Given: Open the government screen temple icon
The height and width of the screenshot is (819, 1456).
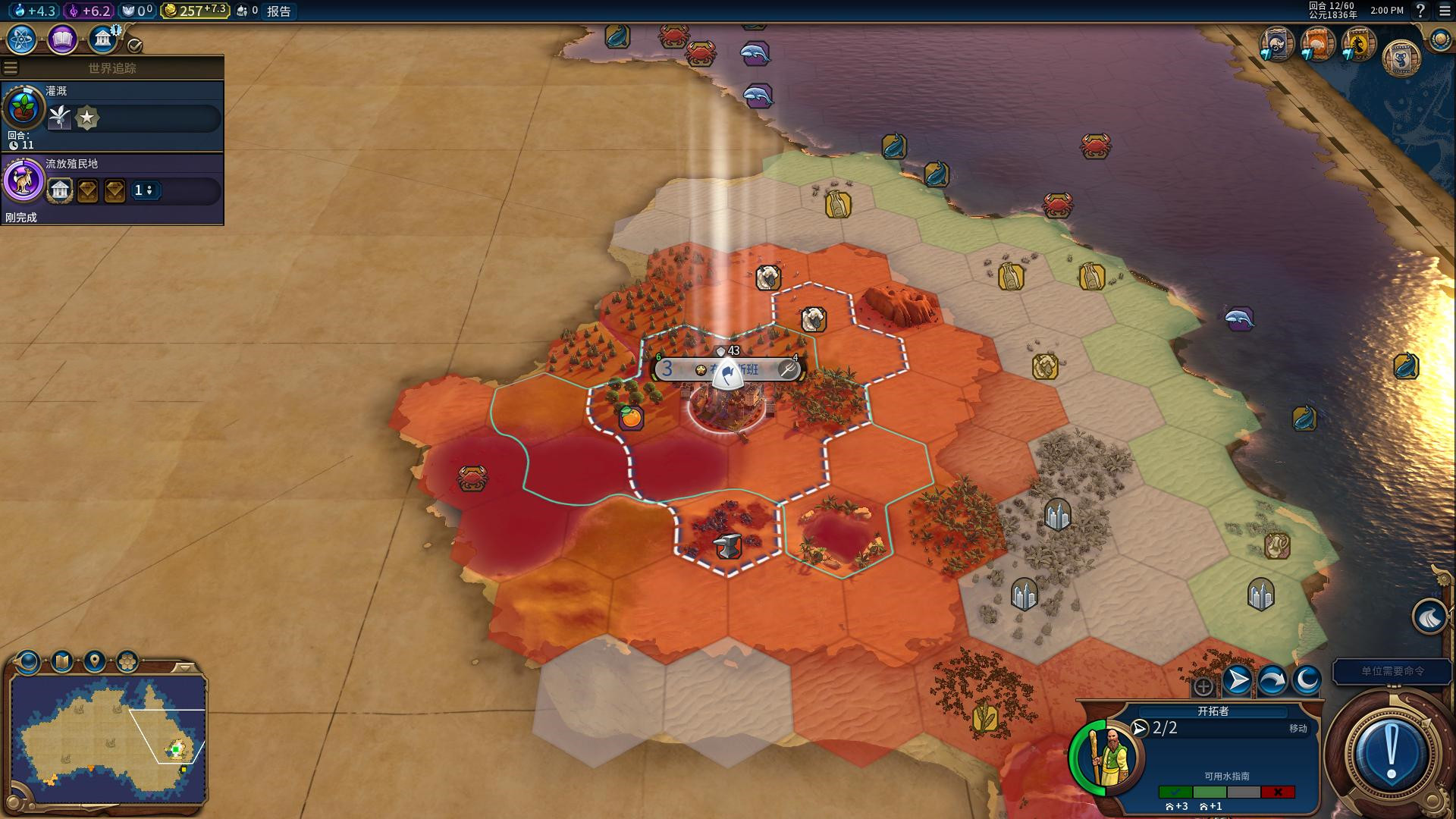Looking at the screenshot, I should pyautogui.click(x=102, y=39).
